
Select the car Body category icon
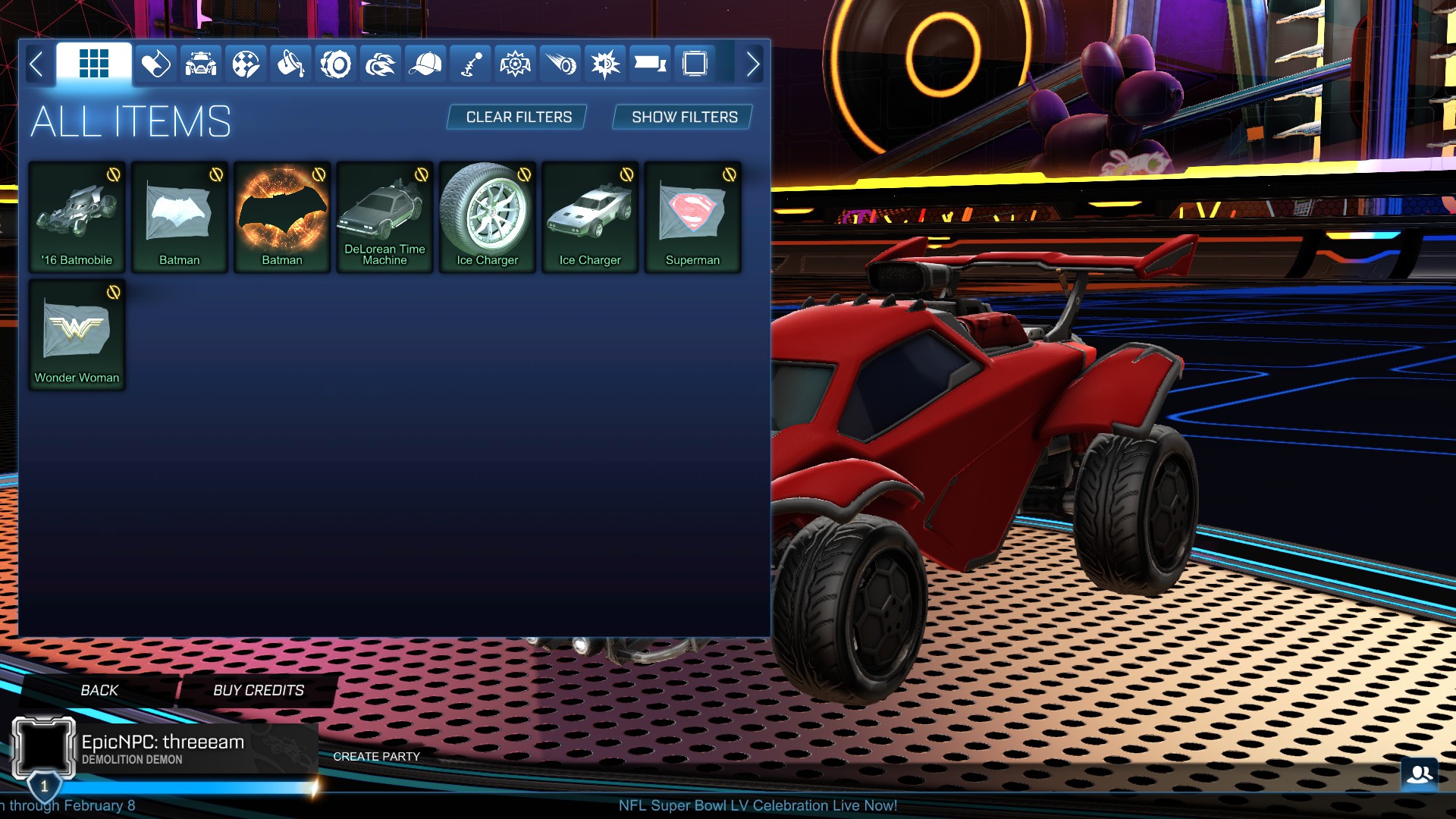pyautogui.click(x=201, y=64)
